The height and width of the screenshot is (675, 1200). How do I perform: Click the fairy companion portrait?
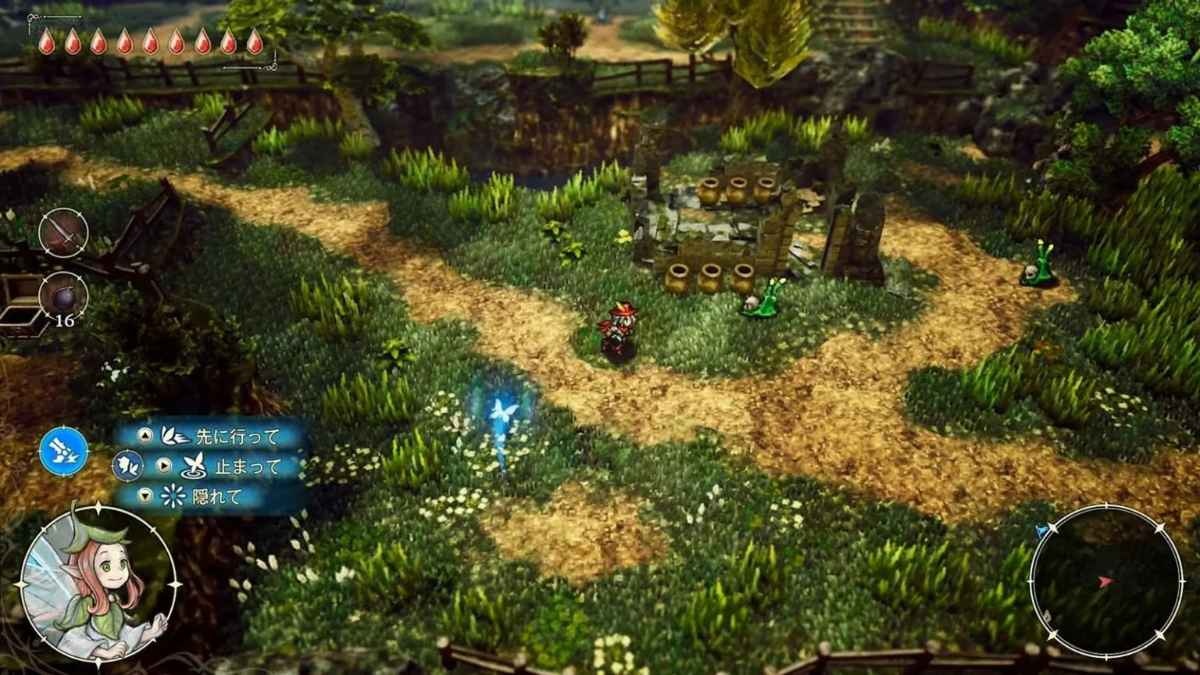[98, 584]
